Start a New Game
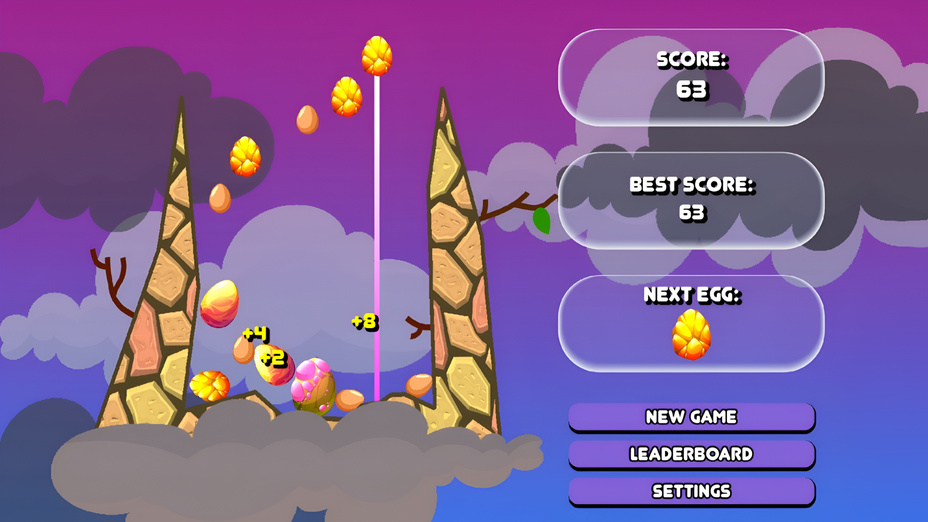 coord(691,417)
